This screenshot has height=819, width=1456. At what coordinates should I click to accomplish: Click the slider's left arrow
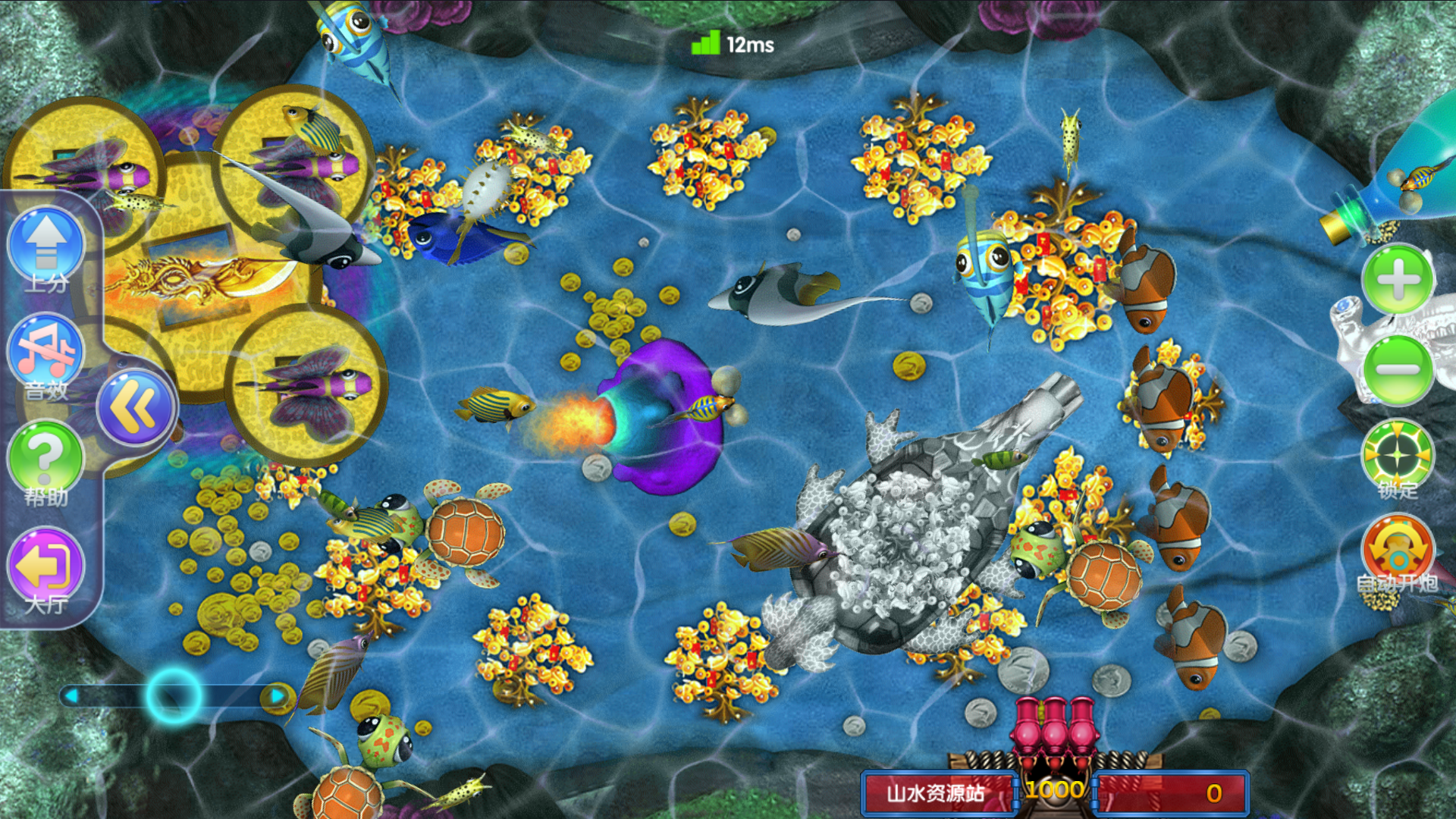pyautogui.click(x=72, y=695)
